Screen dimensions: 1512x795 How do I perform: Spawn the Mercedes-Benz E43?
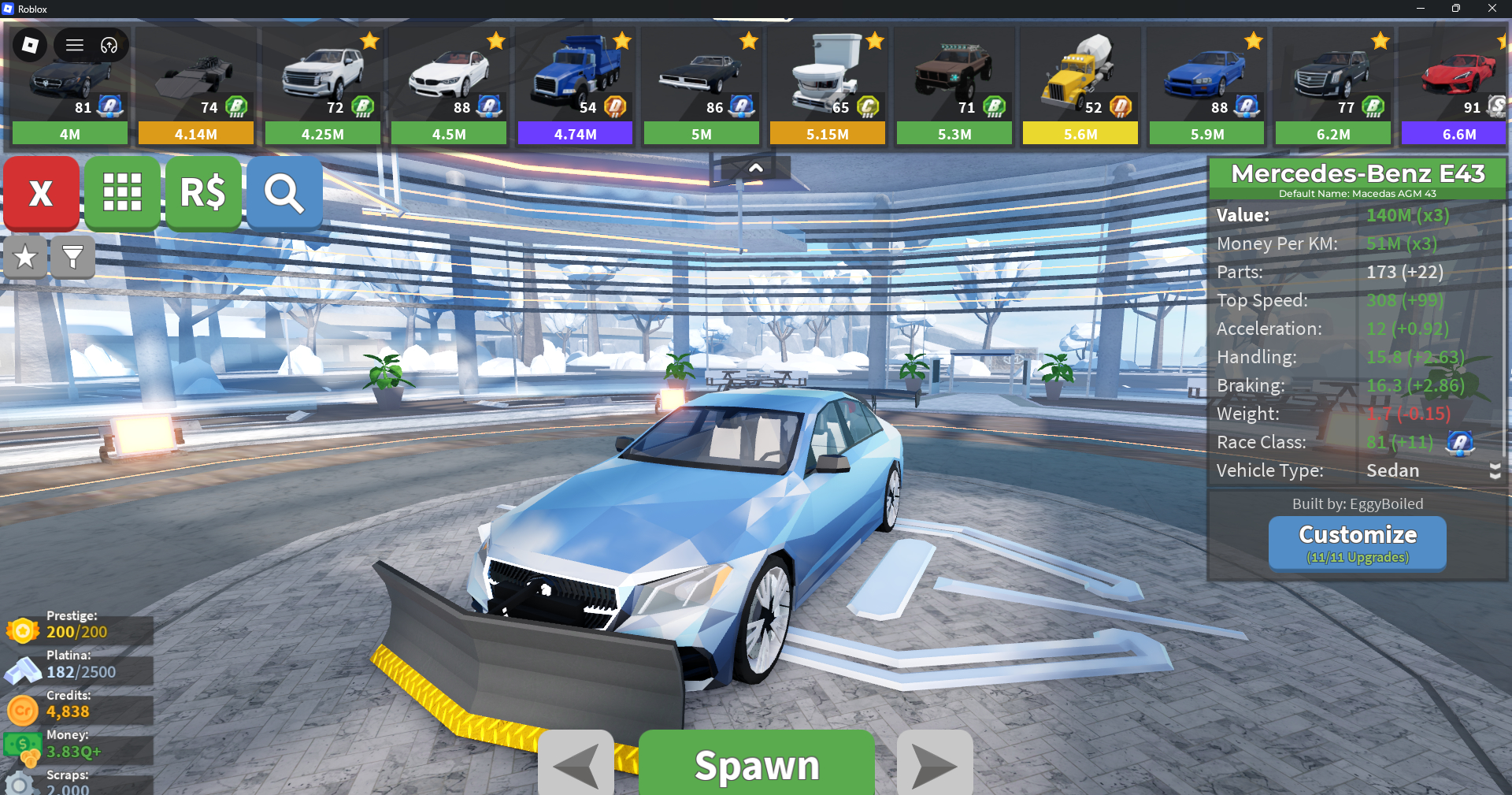point(756,764)
